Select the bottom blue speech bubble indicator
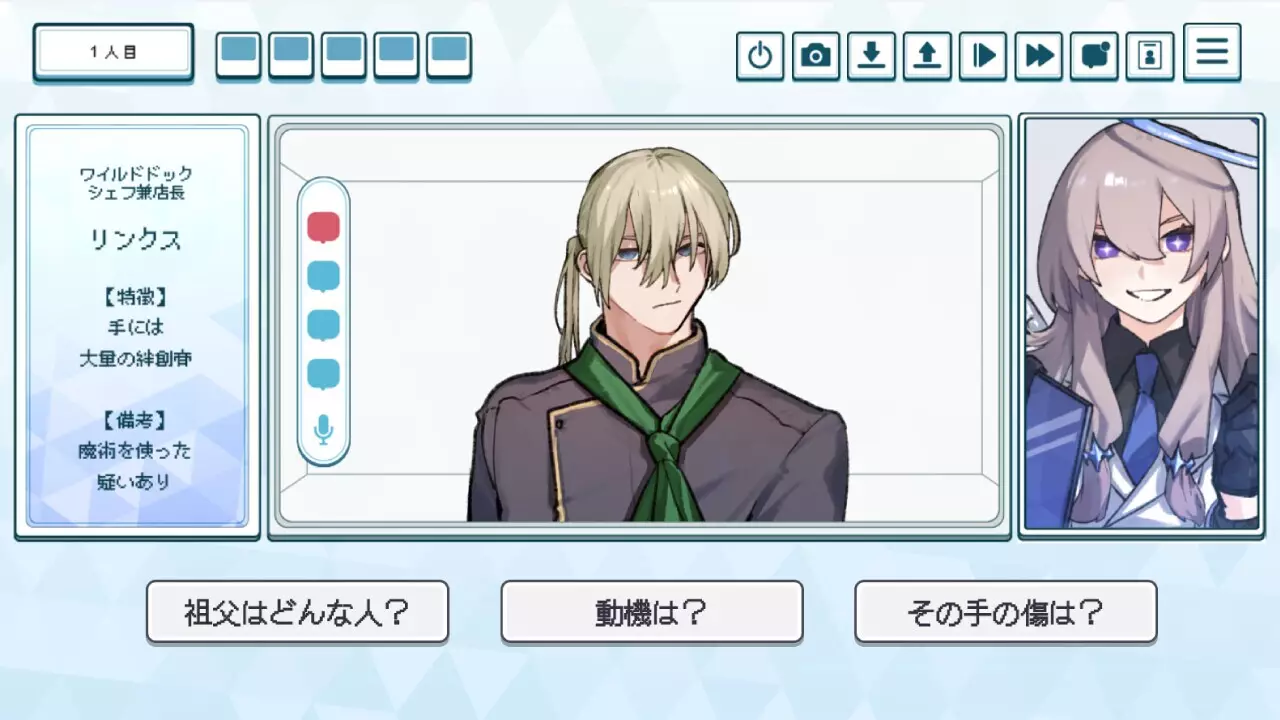Screen dimensions: 1280x720 click(x=322, y=373)
